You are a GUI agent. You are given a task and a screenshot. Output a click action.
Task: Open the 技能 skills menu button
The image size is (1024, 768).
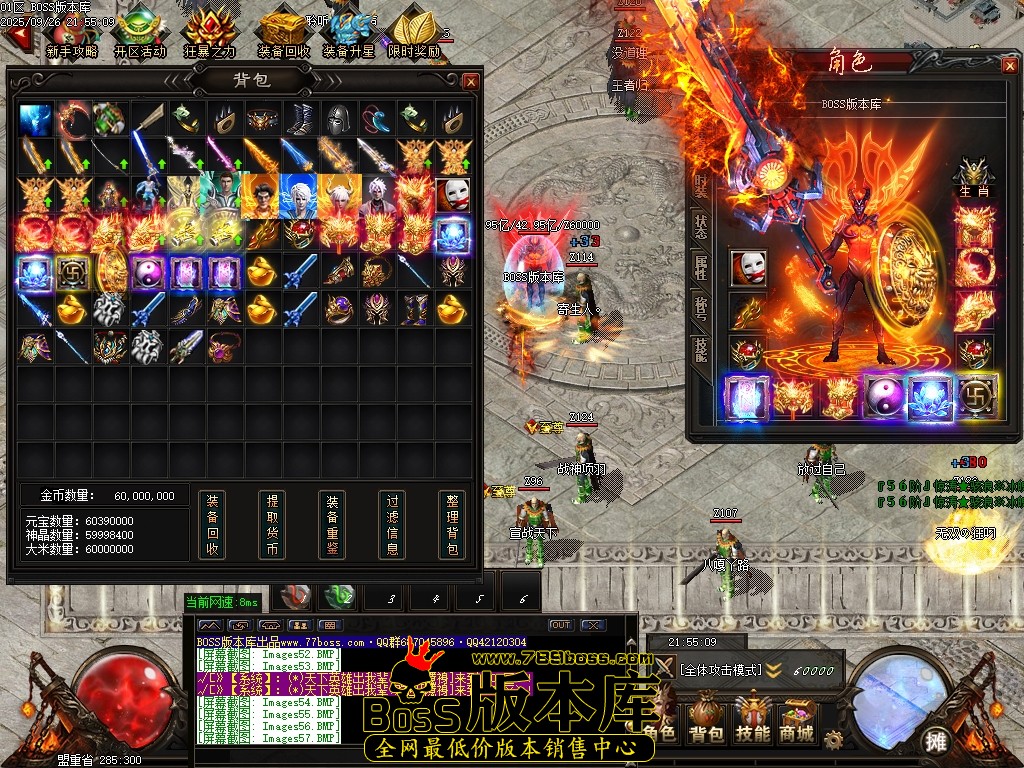[752, 720]
